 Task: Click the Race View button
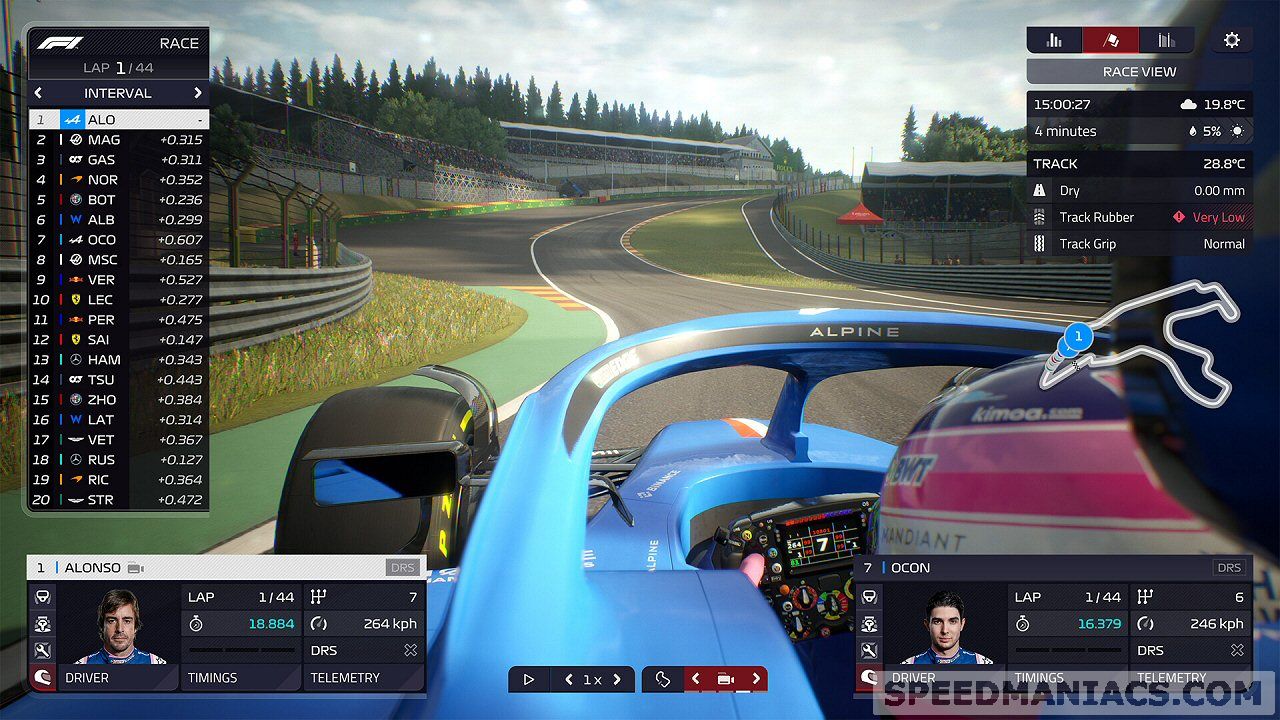coord(1139,72)
